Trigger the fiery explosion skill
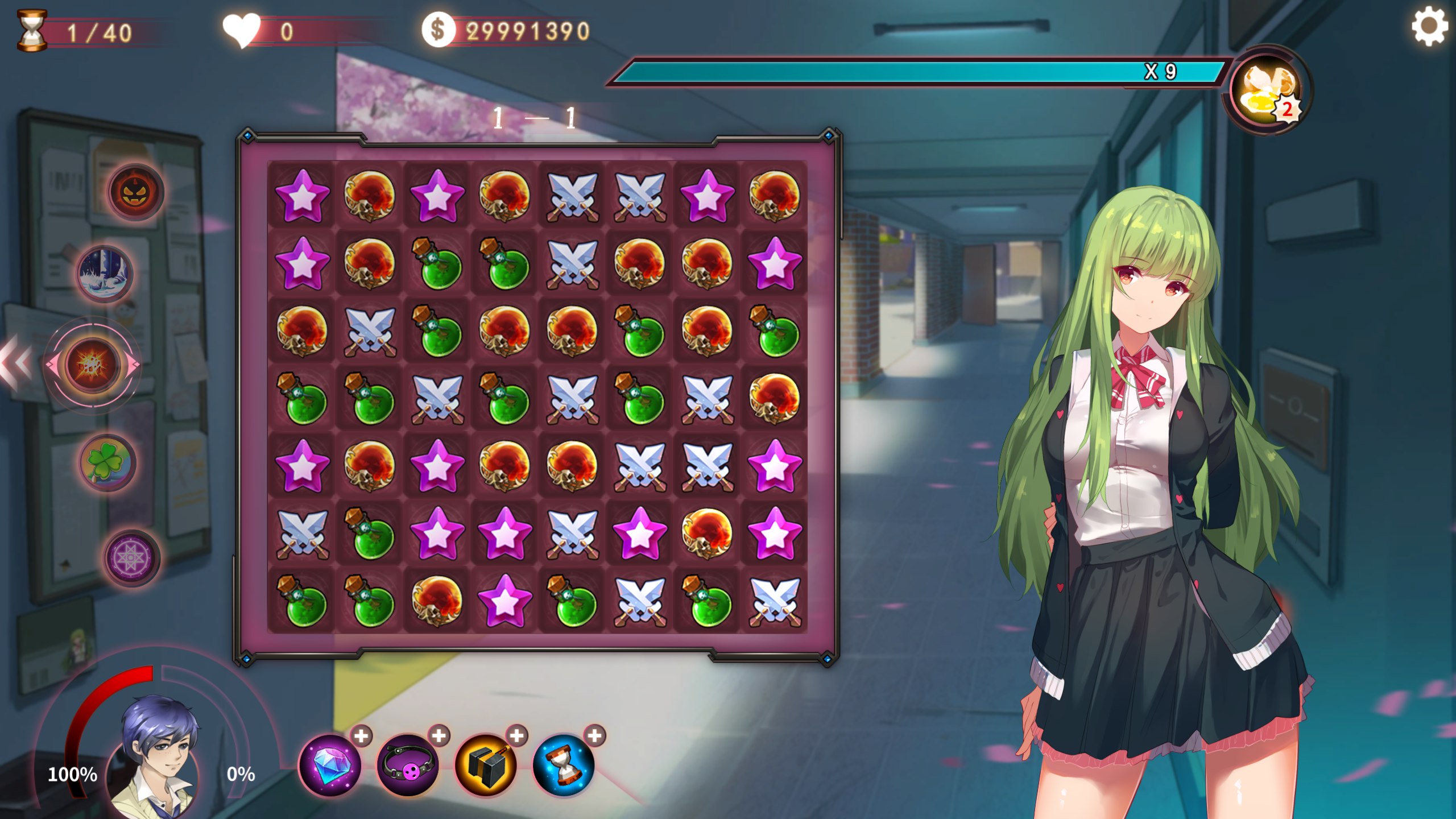 [x=92, y=365]
